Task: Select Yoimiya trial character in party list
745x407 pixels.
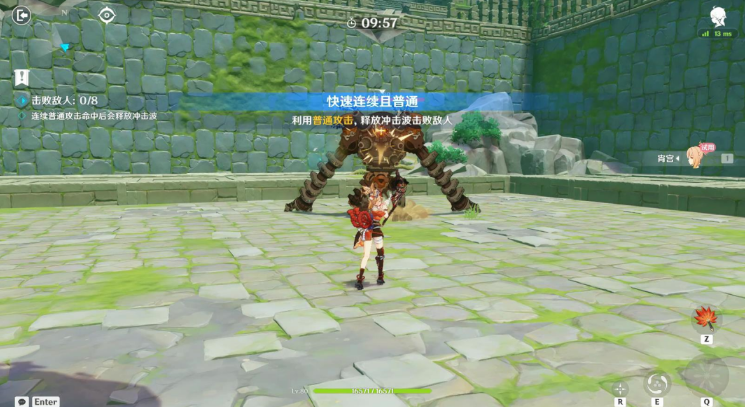Action: pos(694,157)
